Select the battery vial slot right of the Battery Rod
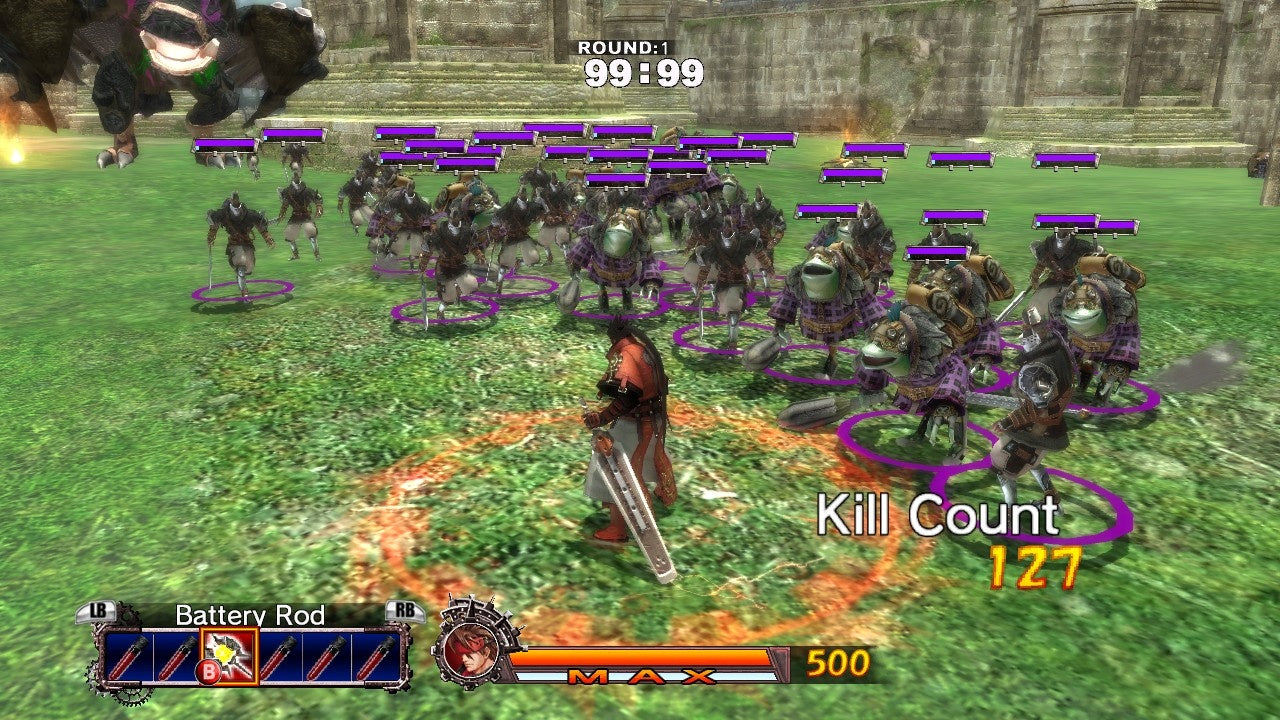 coord(281,657)
